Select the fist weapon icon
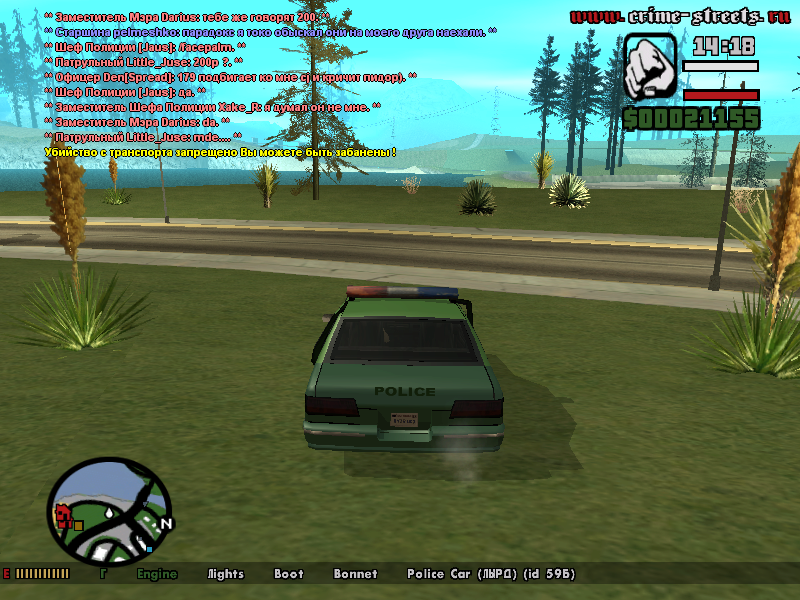The height and width of the screenshot is (600, 800). pos(651,66)
